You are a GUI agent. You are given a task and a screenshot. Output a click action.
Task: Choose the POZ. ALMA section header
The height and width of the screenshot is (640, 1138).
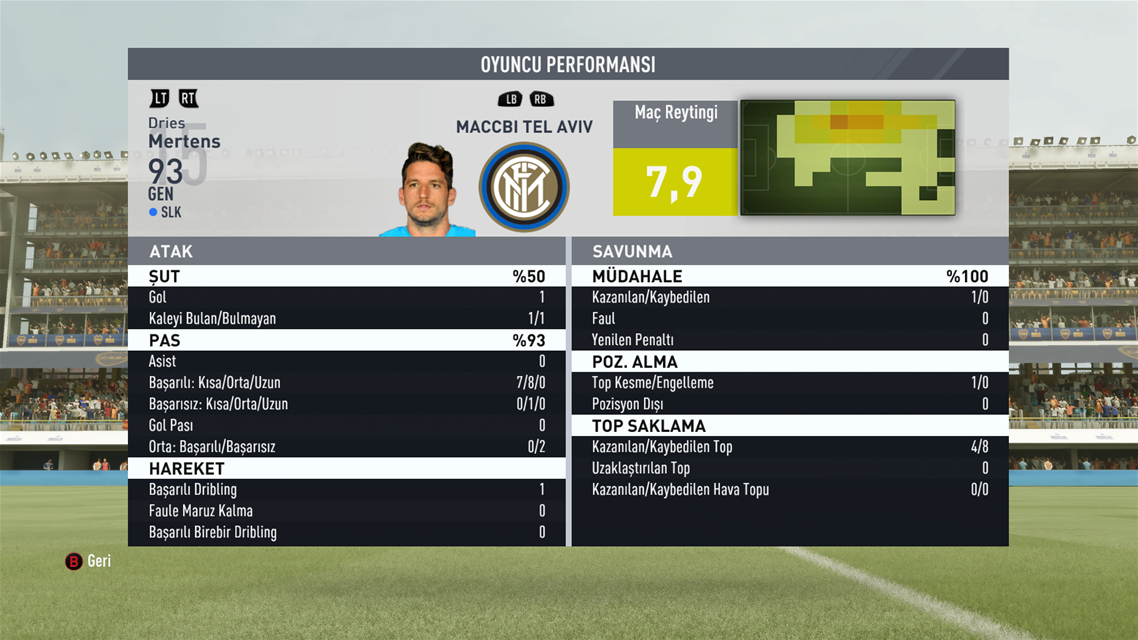point(789,362)
